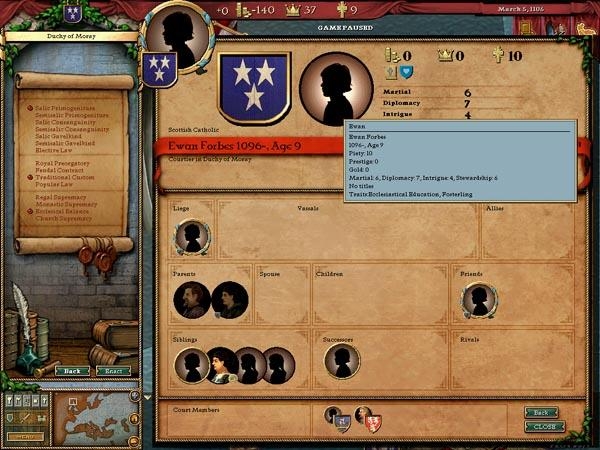Image resolution: width=600 pixels, height=450 pixels.
Task: Close the character screen with CLOSE button
Action: (x=545, y=426)
